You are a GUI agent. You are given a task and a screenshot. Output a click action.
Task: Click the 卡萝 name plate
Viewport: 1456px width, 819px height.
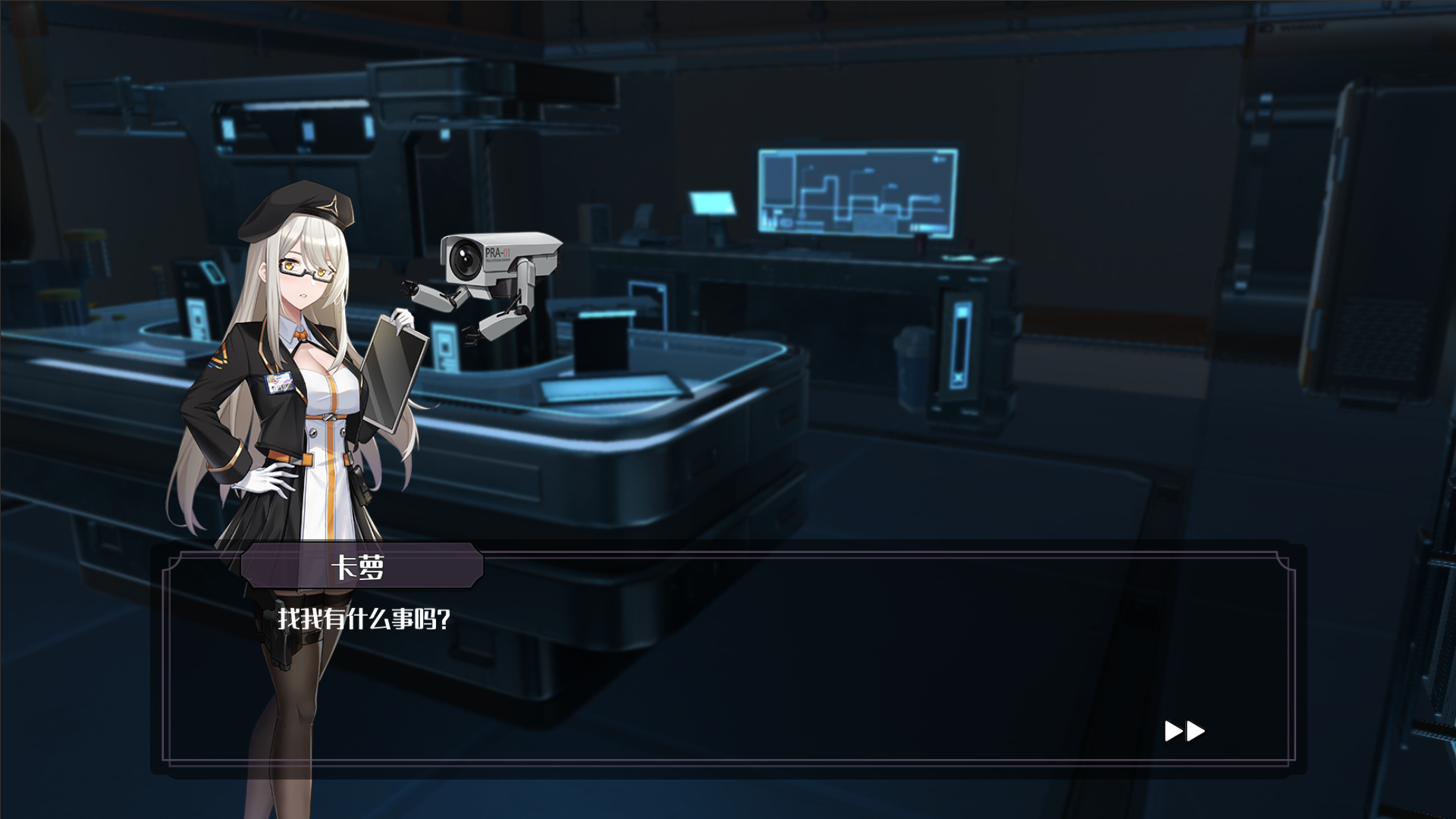[360, 567]
